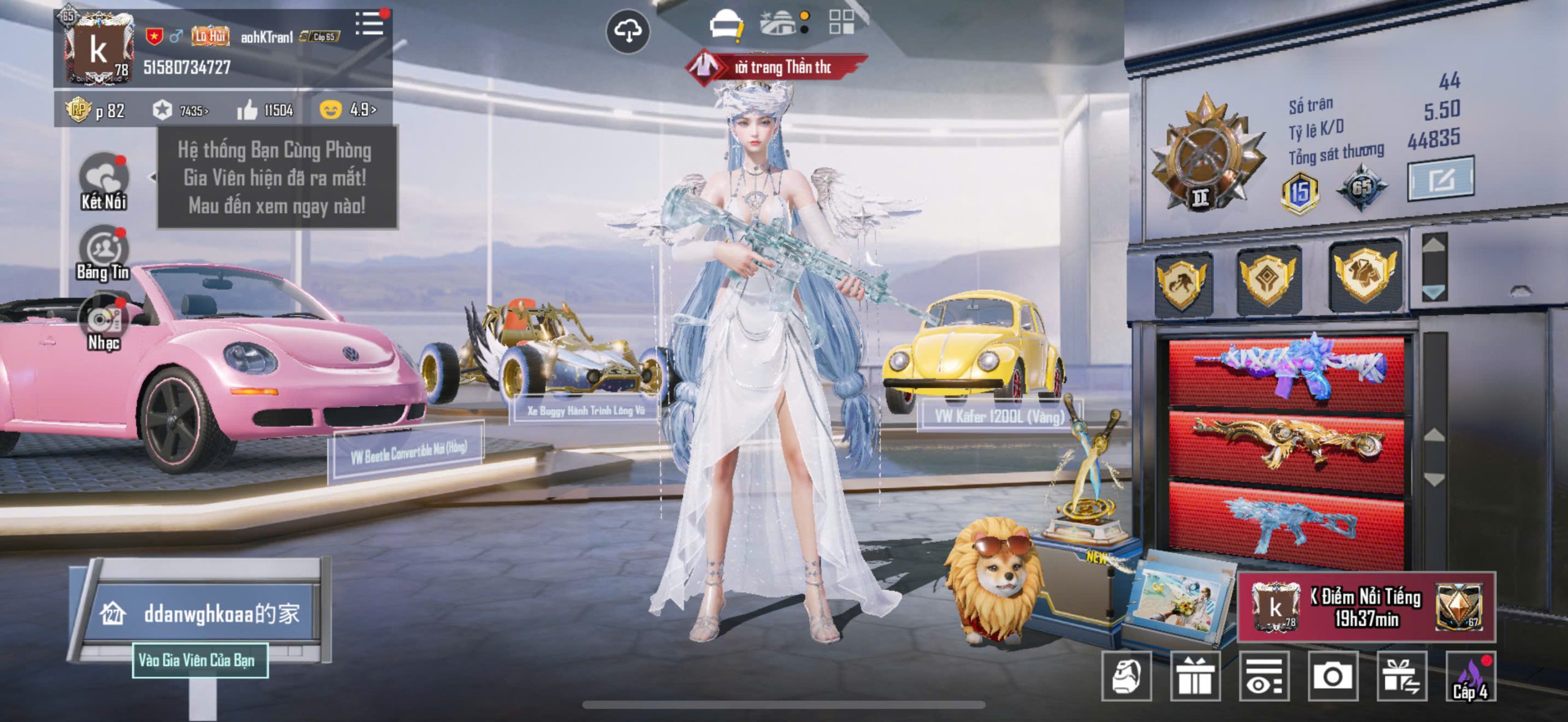Image resolution: width=1568 pixels, height=722 pixels.
Task: Show the thumbs-up likes count
Action: pos(265,110)
